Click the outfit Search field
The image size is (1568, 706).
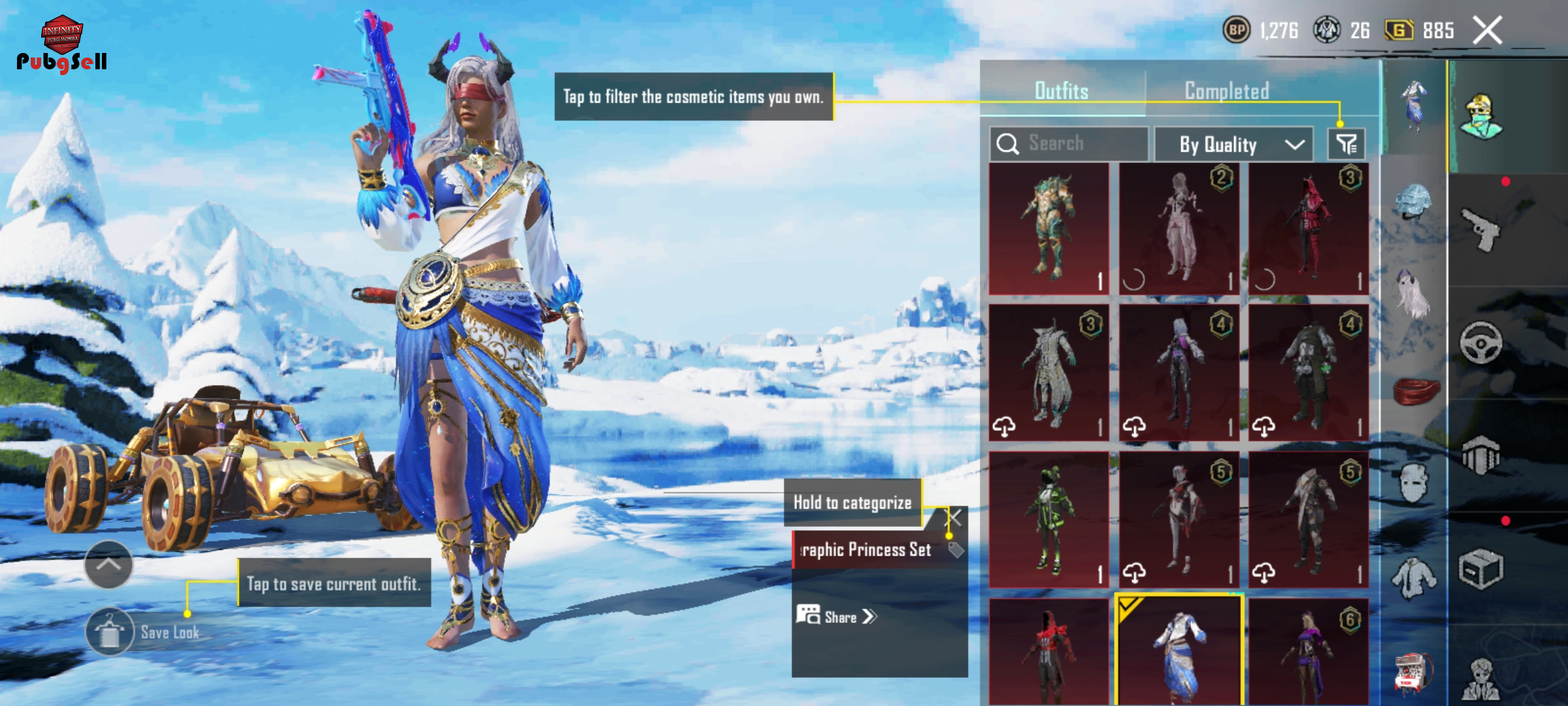pos(1069,144)
